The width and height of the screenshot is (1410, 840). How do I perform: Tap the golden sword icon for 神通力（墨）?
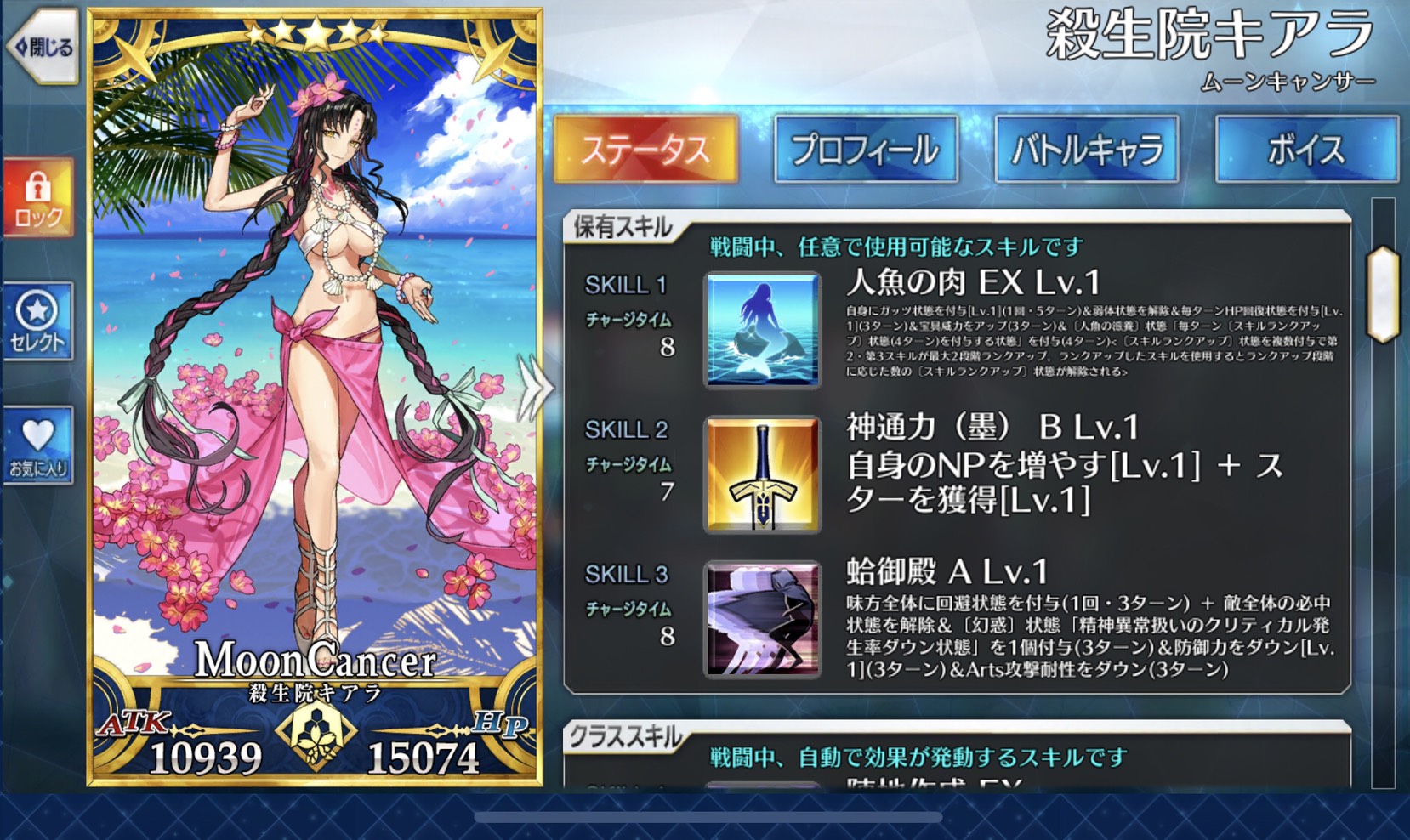761,474
